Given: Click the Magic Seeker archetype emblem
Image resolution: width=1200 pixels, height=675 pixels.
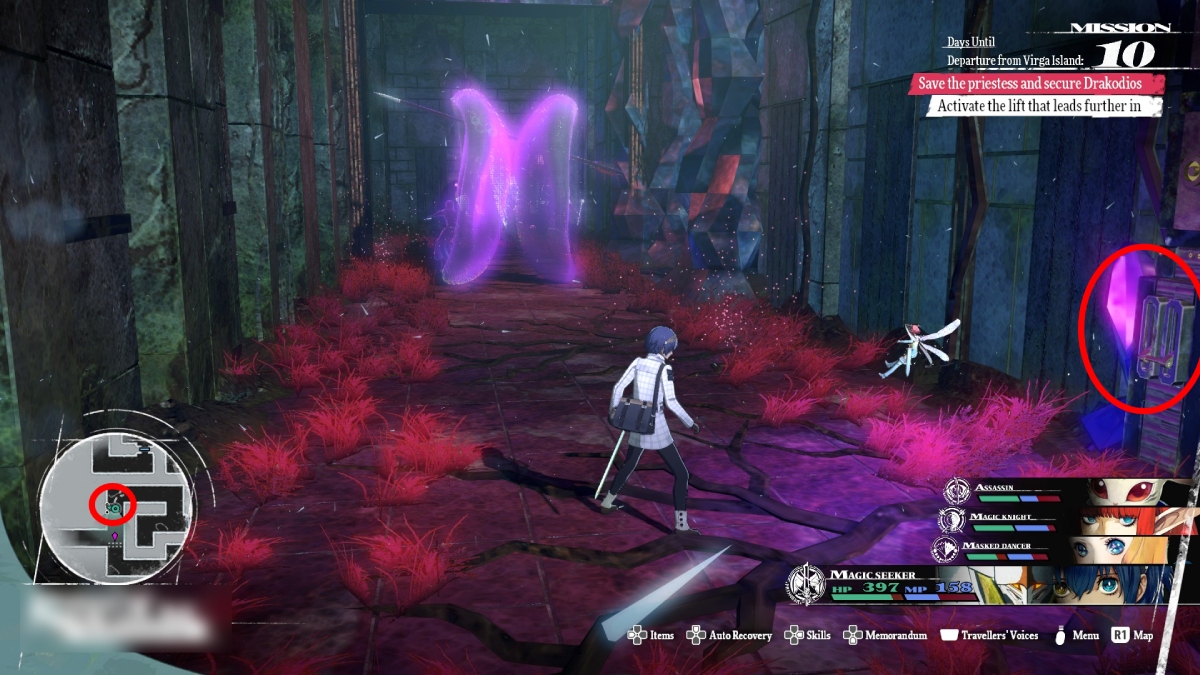Looking at the screenshot, I should pos(805,585).
